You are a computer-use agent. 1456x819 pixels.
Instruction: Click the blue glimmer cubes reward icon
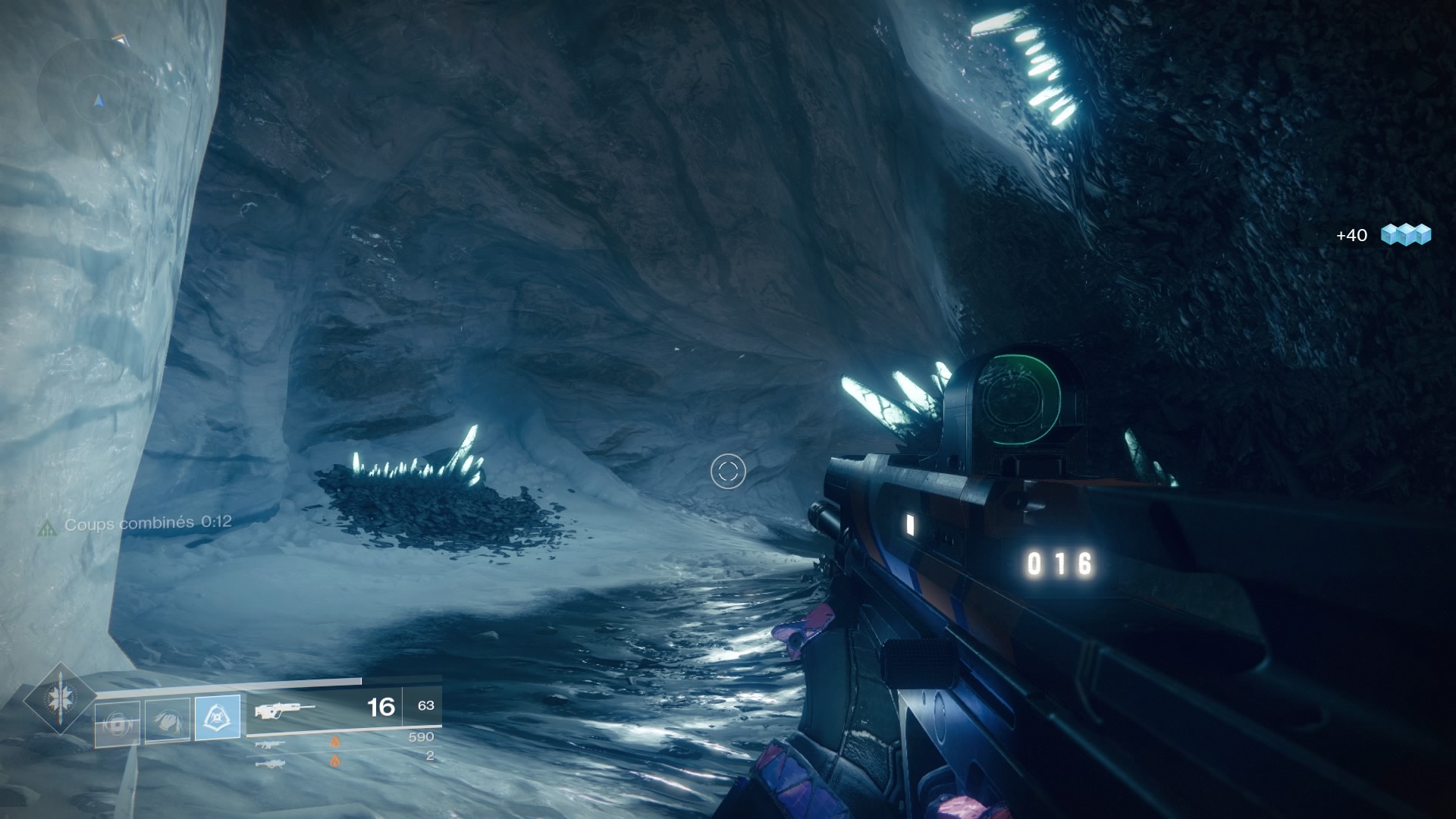click(x=1405, y=234)
